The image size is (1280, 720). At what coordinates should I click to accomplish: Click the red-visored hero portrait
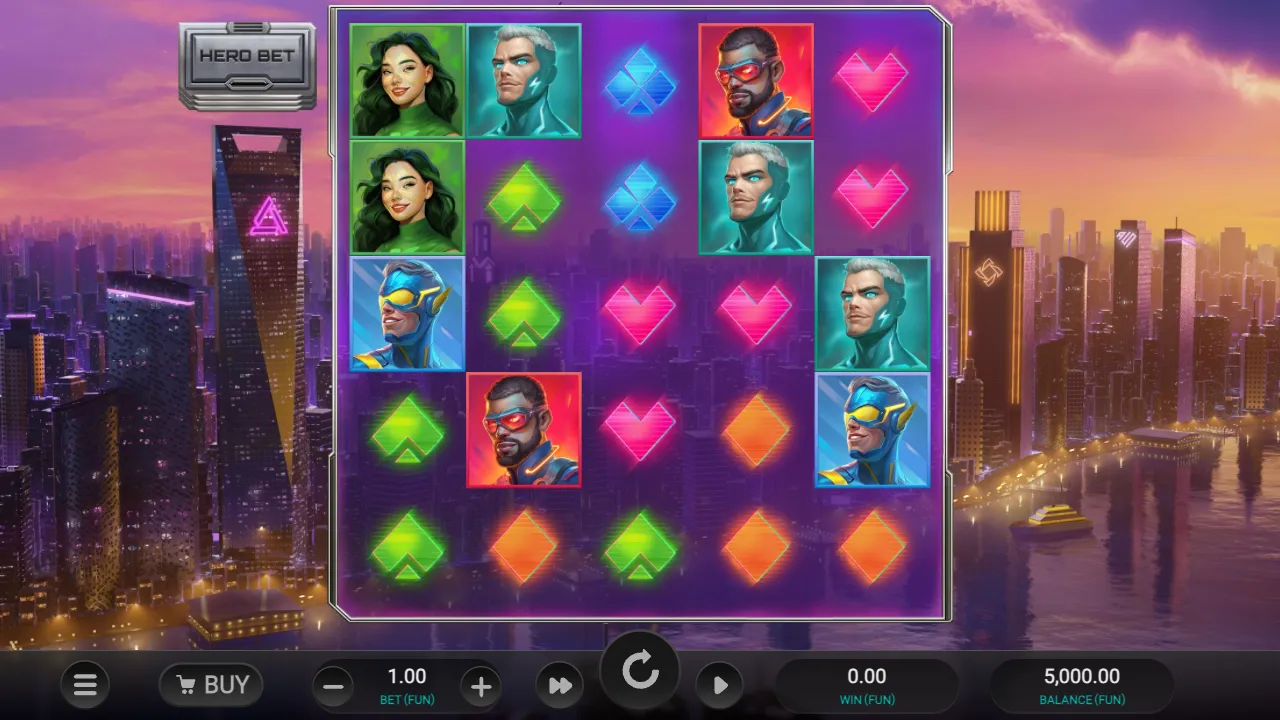coord(756,80)
